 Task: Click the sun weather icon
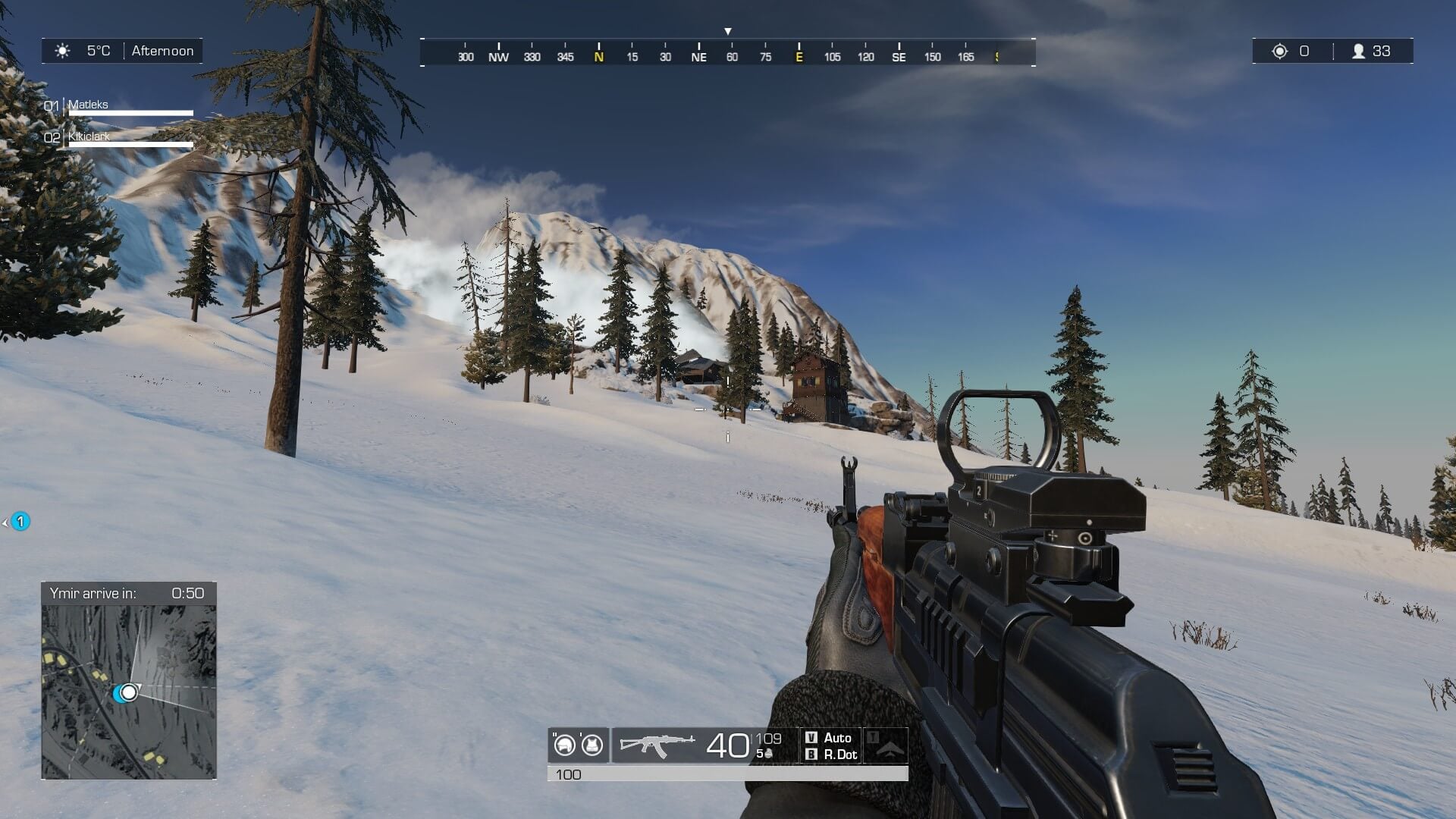(63, 51)
